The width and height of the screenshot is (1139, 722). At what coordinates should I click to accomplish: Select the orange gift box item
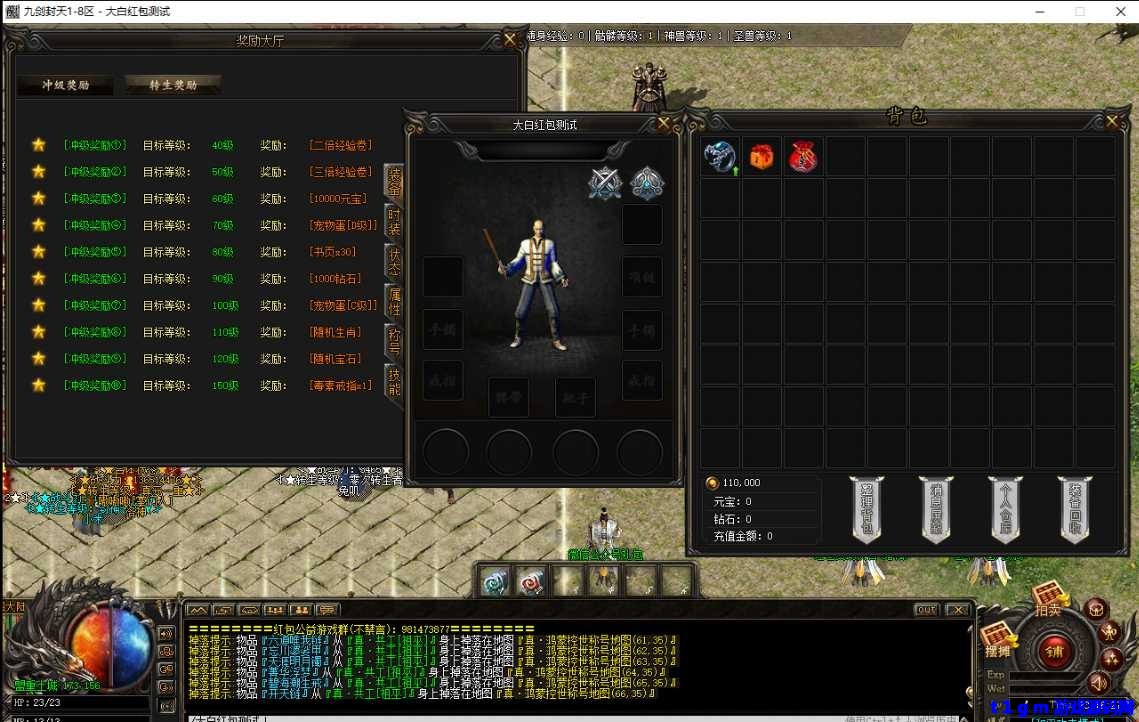click(762, 157)
